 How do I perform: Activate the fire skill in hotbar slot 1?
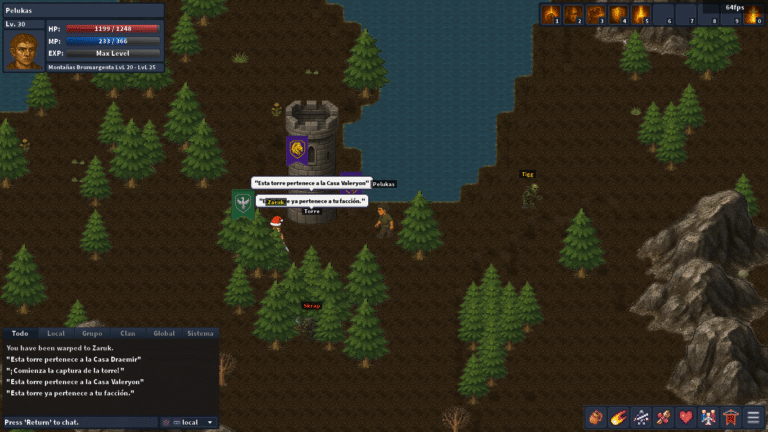pos(550,14)
